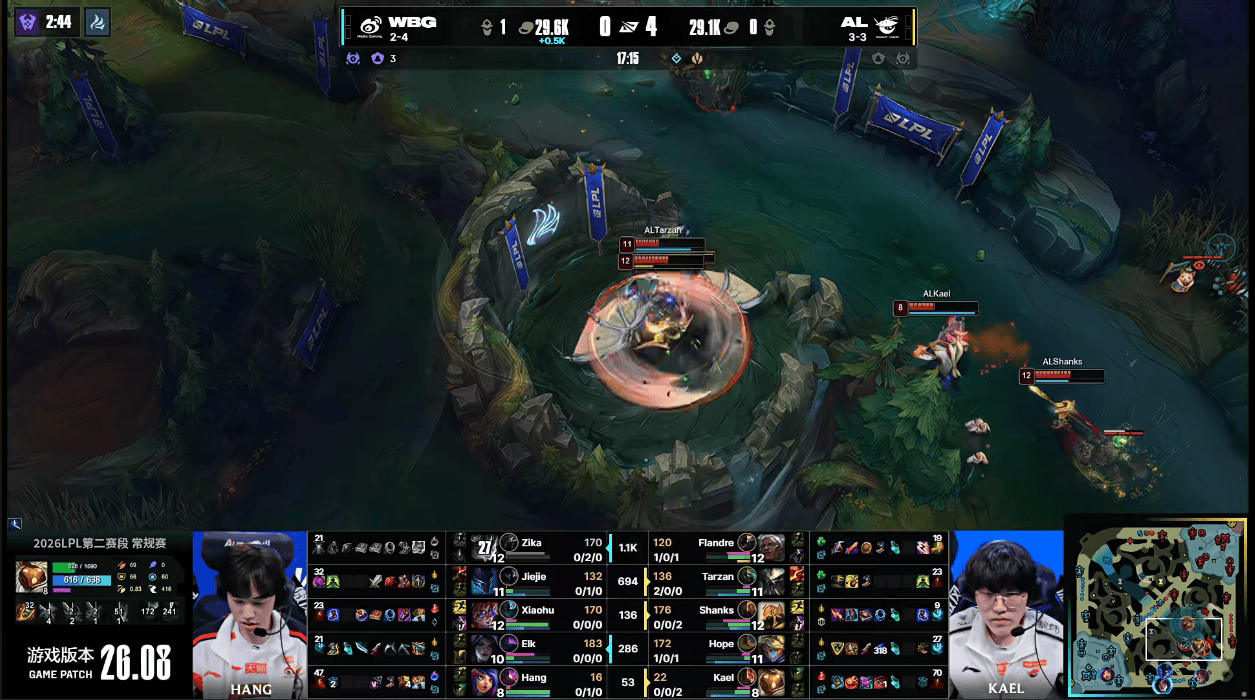The image size is (1255, 700).
Task: Click the minimap
Action: (x=1159, y=607)
